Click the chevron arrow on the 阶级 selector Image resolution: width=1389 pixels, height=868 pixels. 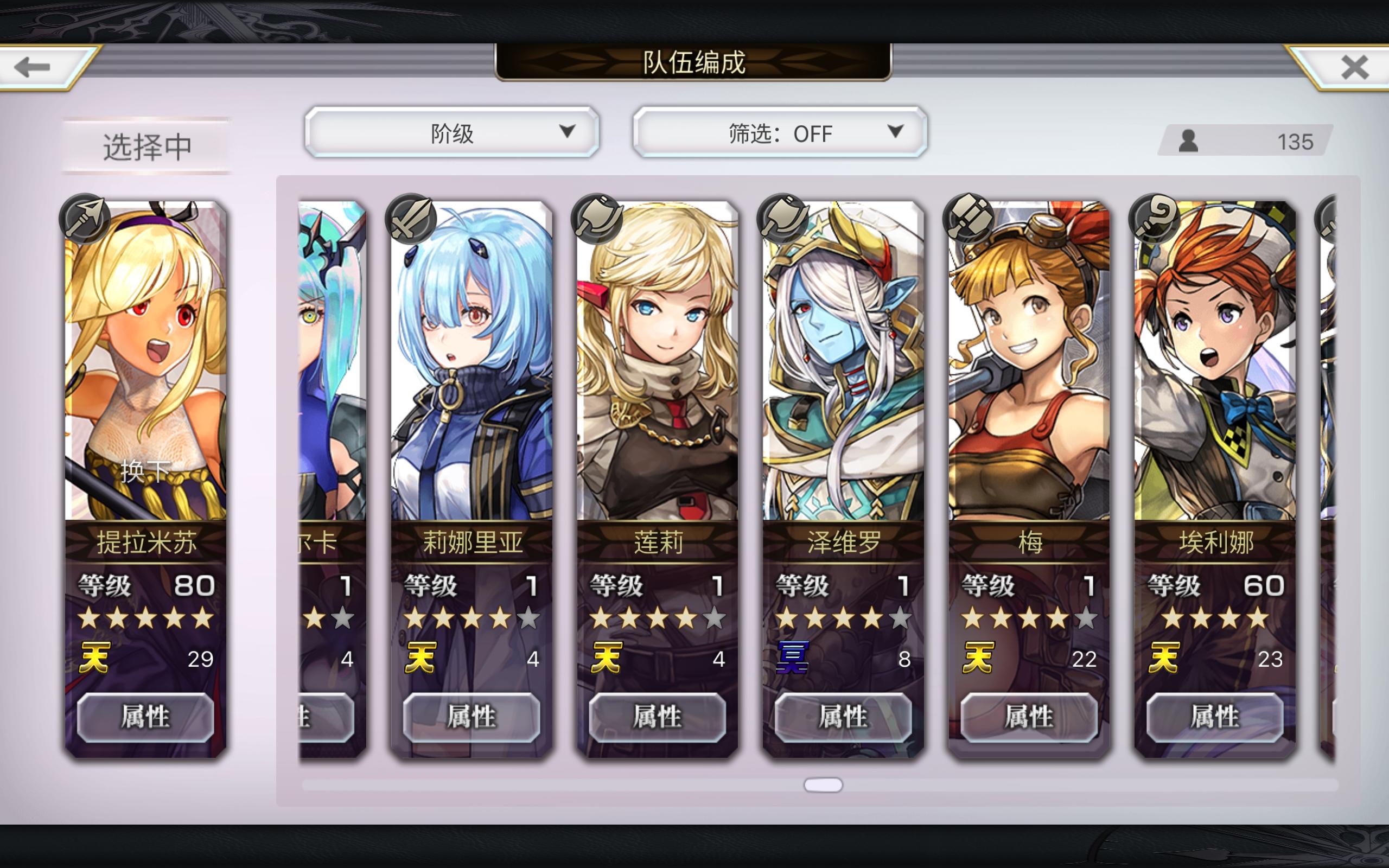coord(567,132)
